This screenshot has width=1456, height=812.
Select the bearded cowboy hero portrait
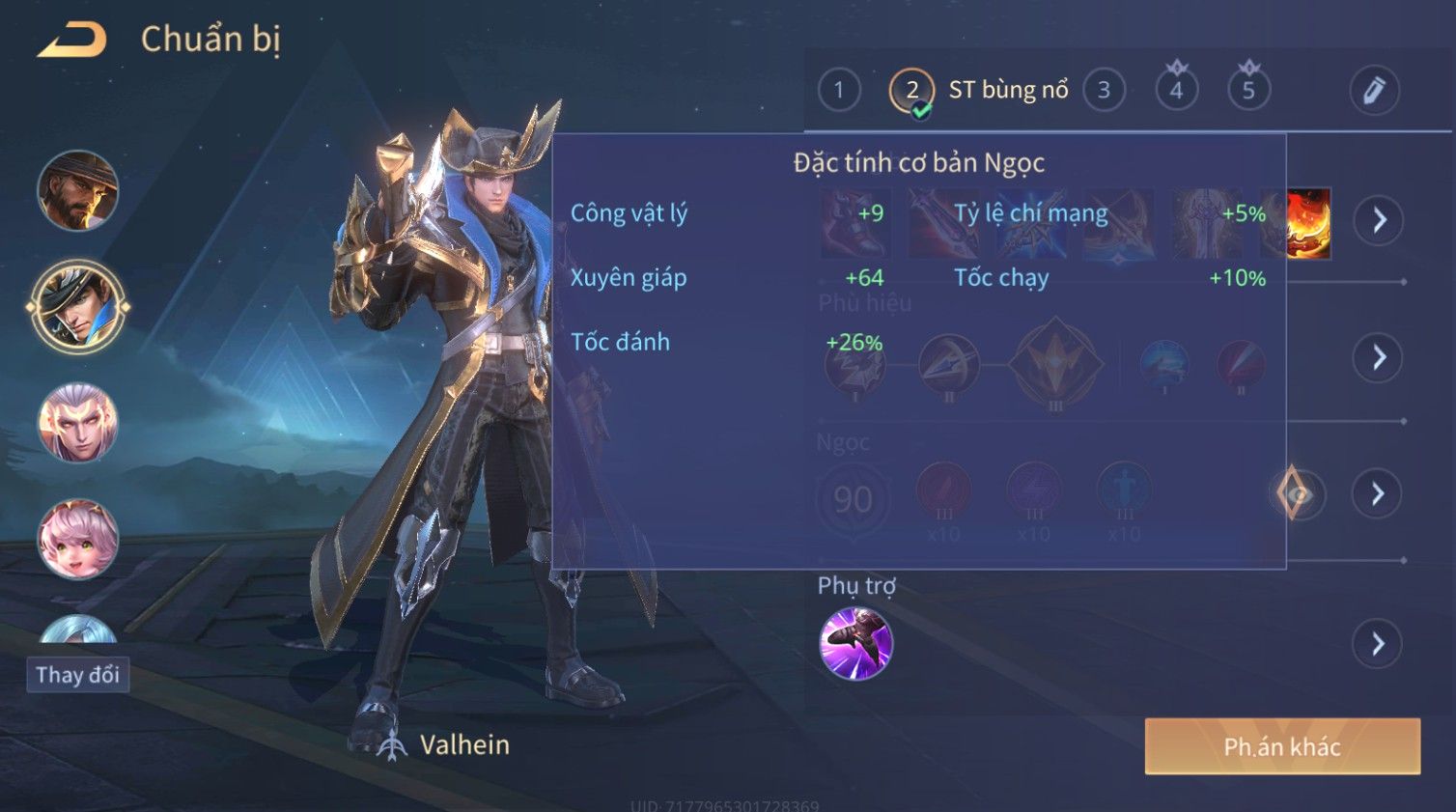[x=77, y=191]
